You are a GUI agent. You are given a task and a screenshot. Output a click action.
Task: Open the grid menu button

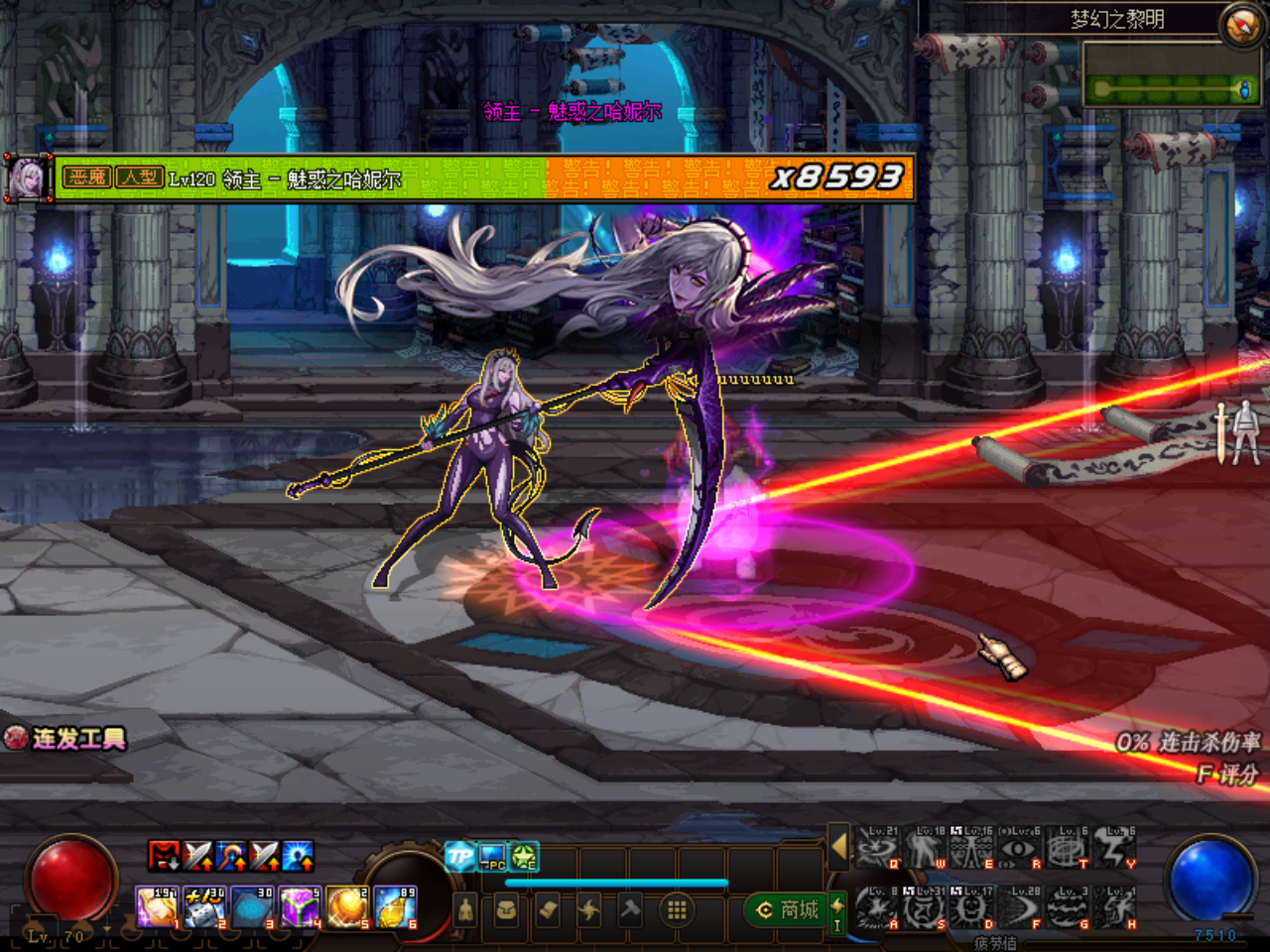coord(677,909)
